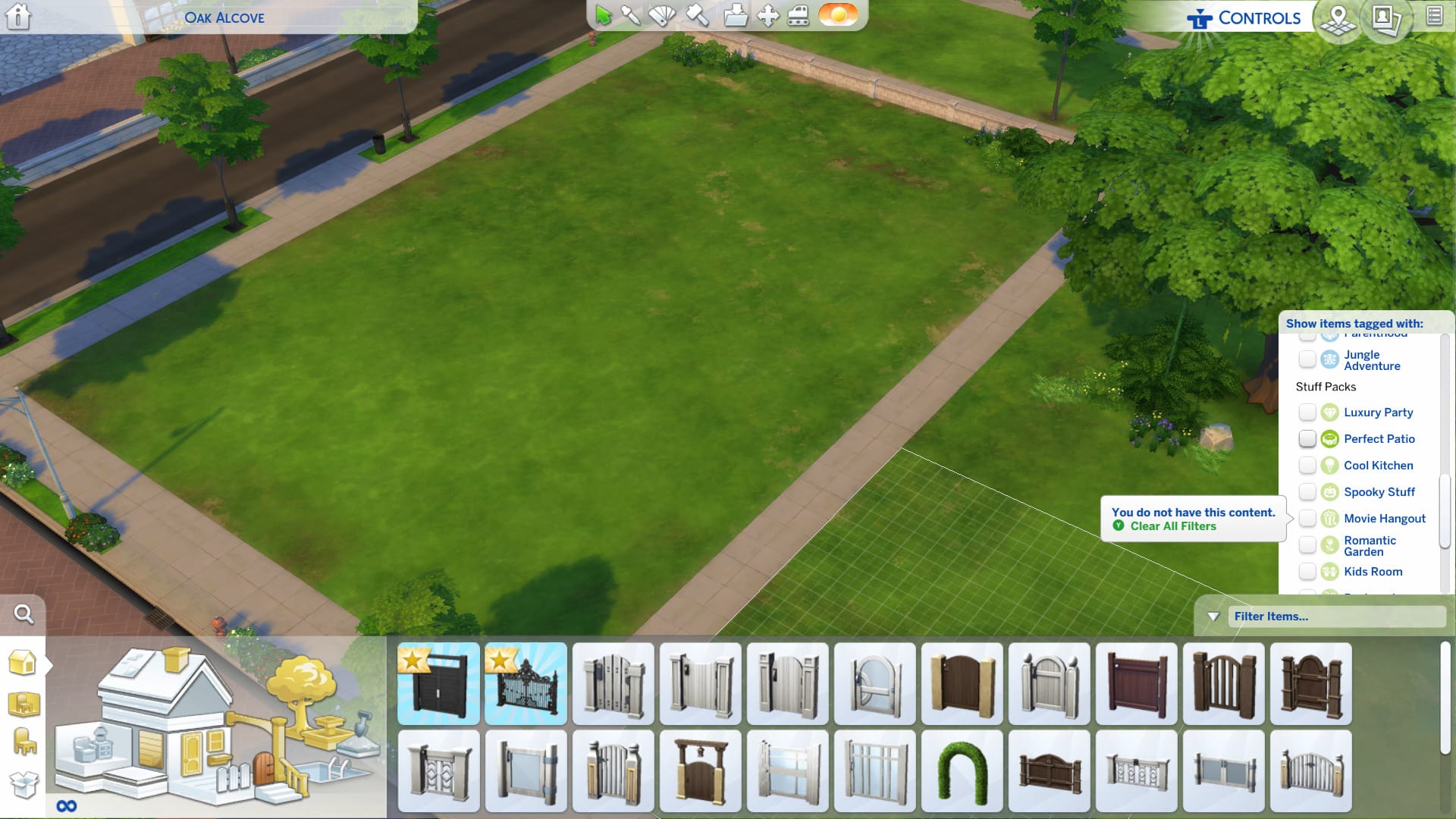The width and height of the screenshot is (1456, 819).
Task: Open the household inventory box tab
Action: click(23, 784)
